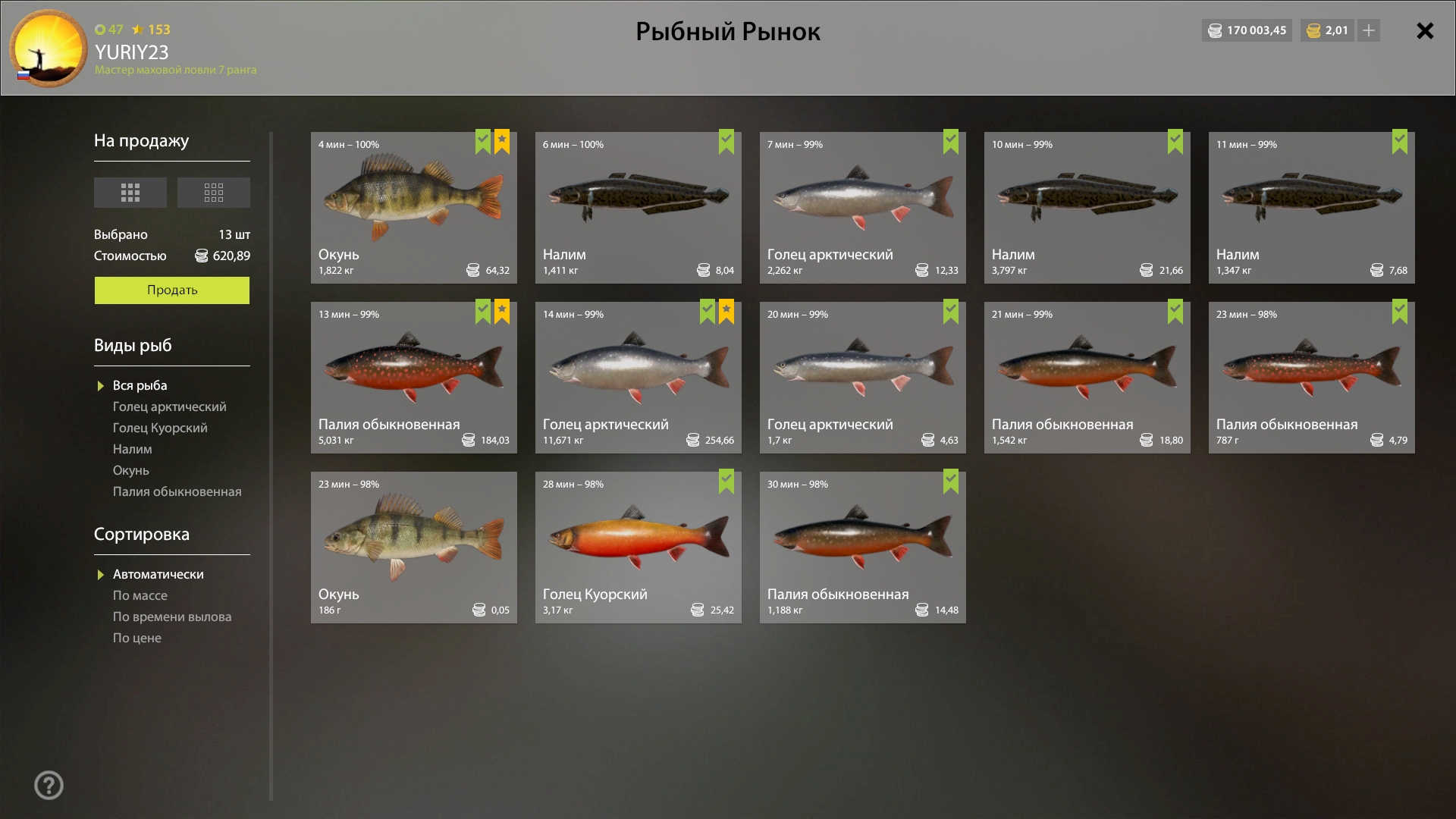Viewport: 1456px width, 819px height.
Task: Filter by Голец арктический
Action: pyautogui.click(x=169, y=406)
